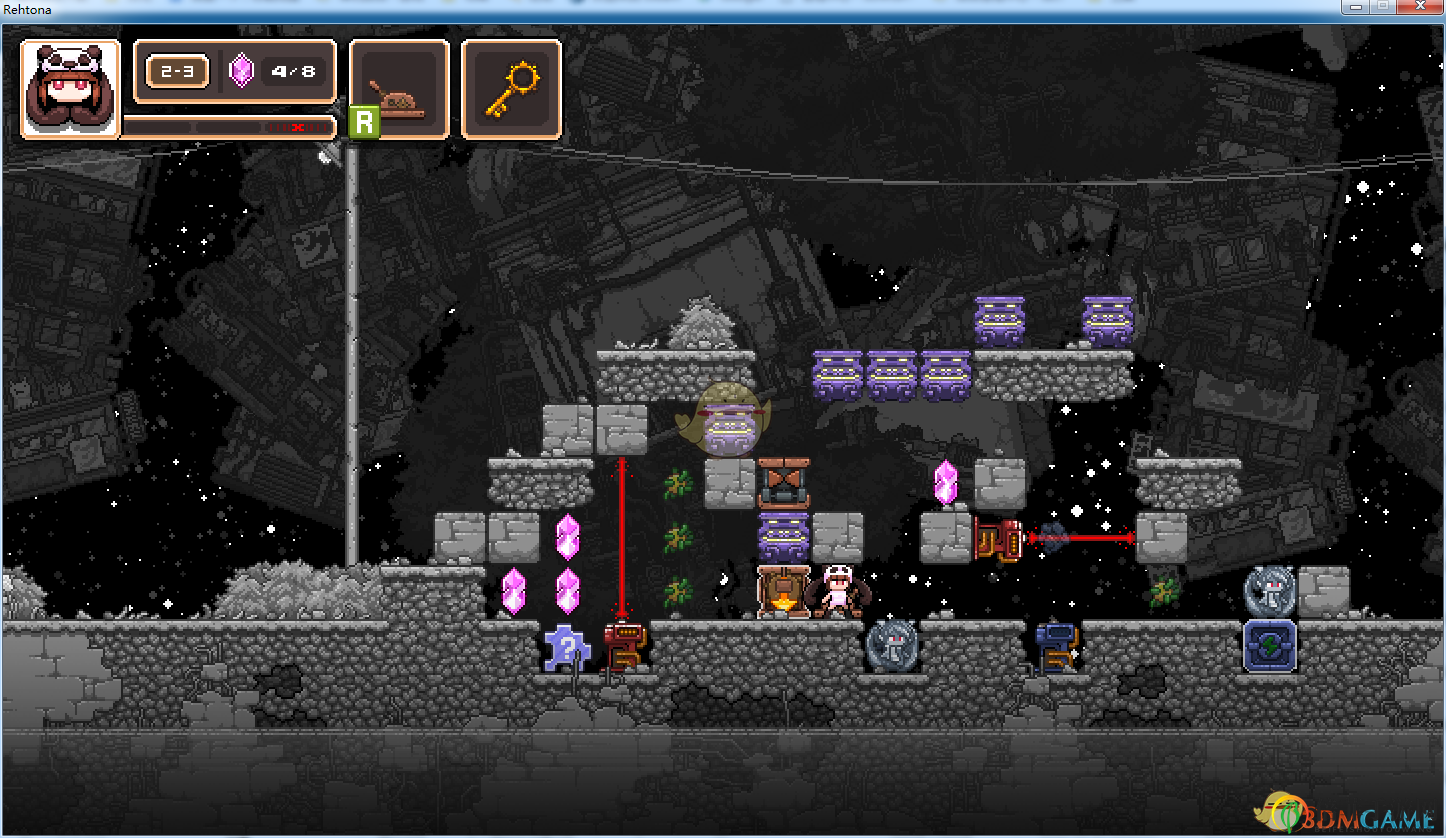Click the panda-hood character portrait
The height and width of the screenshot is (838, 1446).
[70, 89]
